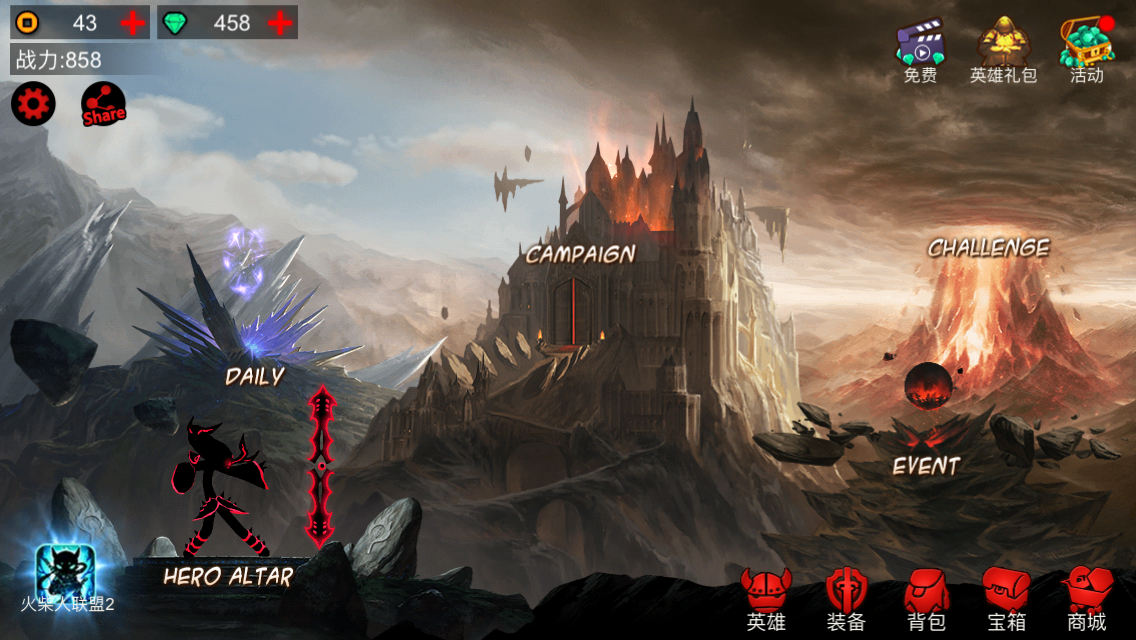This screenshot has height=640, width=1136.
Task: Open the red gear settings
Action: point(33,104)
